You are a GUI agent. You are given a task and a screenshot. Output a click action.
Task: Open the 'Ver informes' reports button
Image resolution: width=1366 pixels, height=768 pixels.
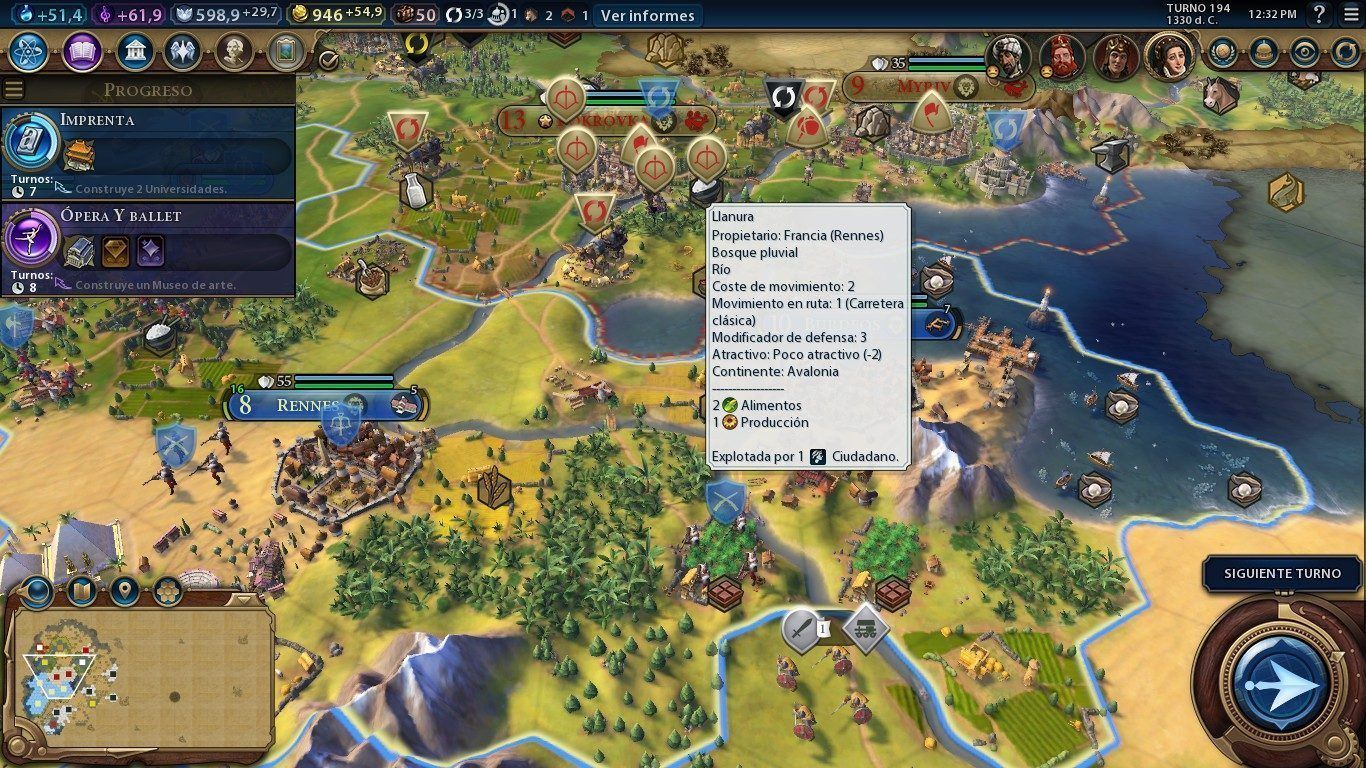pos(647,15)
